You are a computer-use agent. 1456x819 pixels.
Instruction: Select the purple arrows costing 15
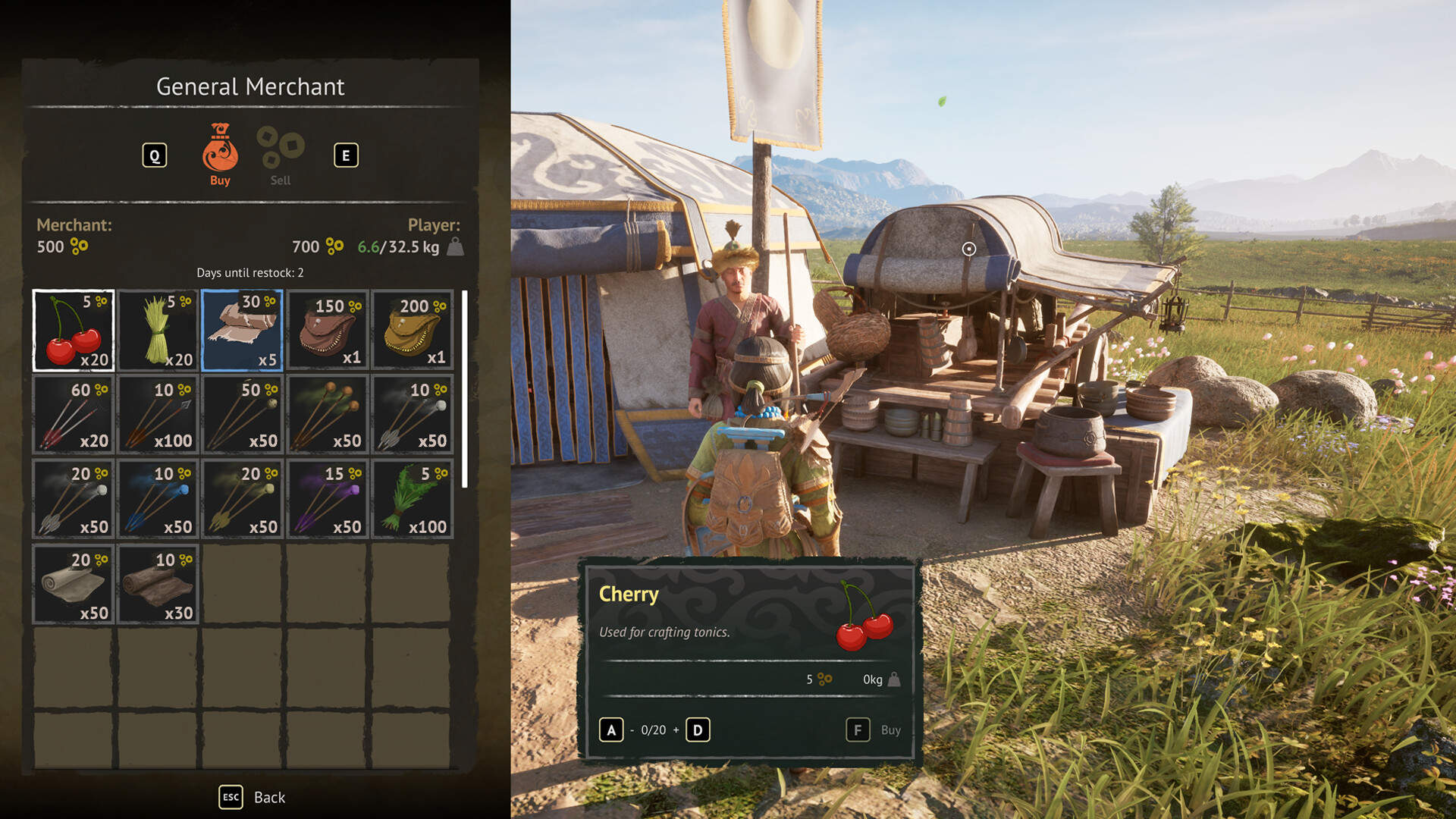click(x=328, y=499)
